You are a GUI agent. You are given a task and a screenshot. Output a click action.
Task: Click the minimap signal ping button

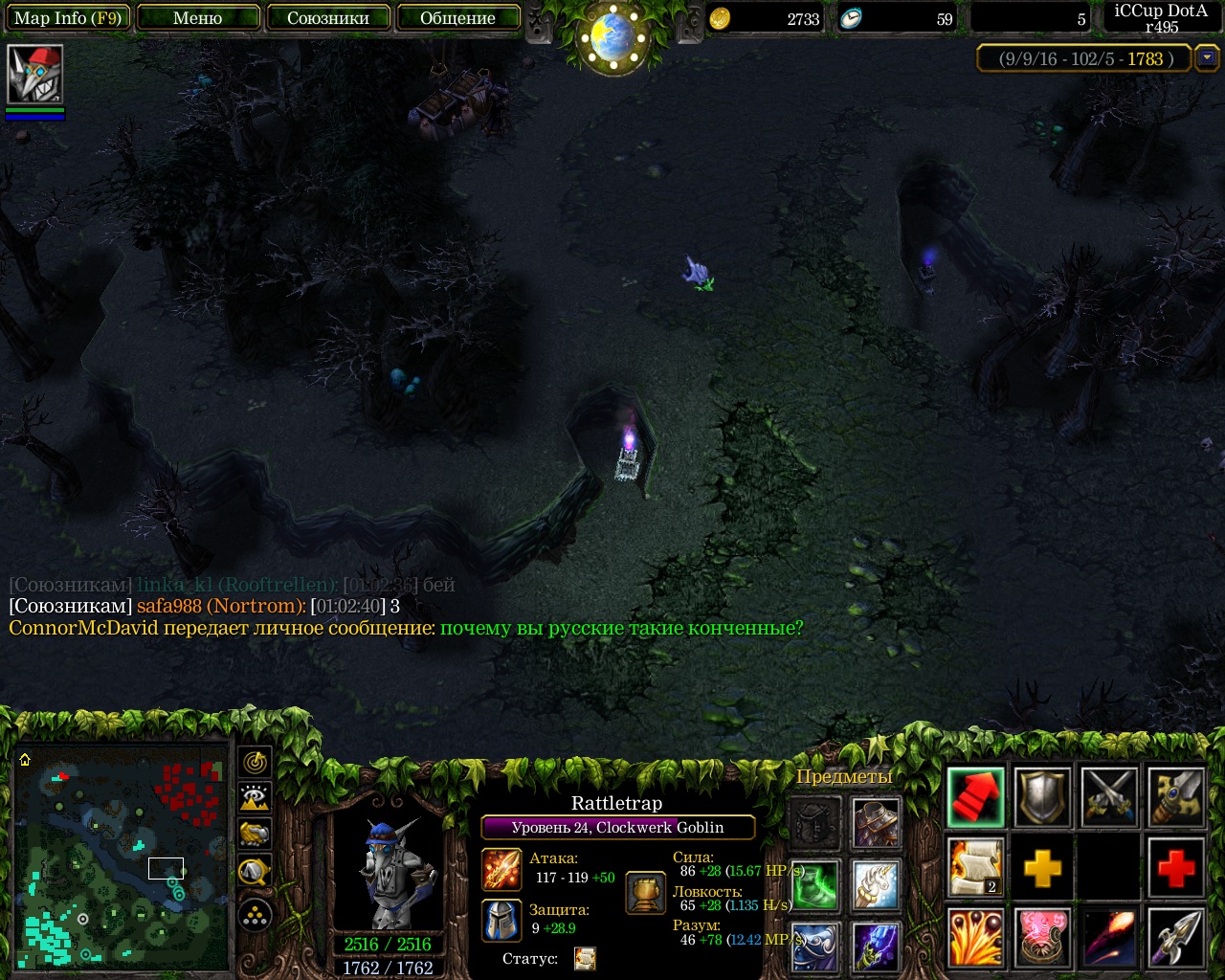pos(256,762)
